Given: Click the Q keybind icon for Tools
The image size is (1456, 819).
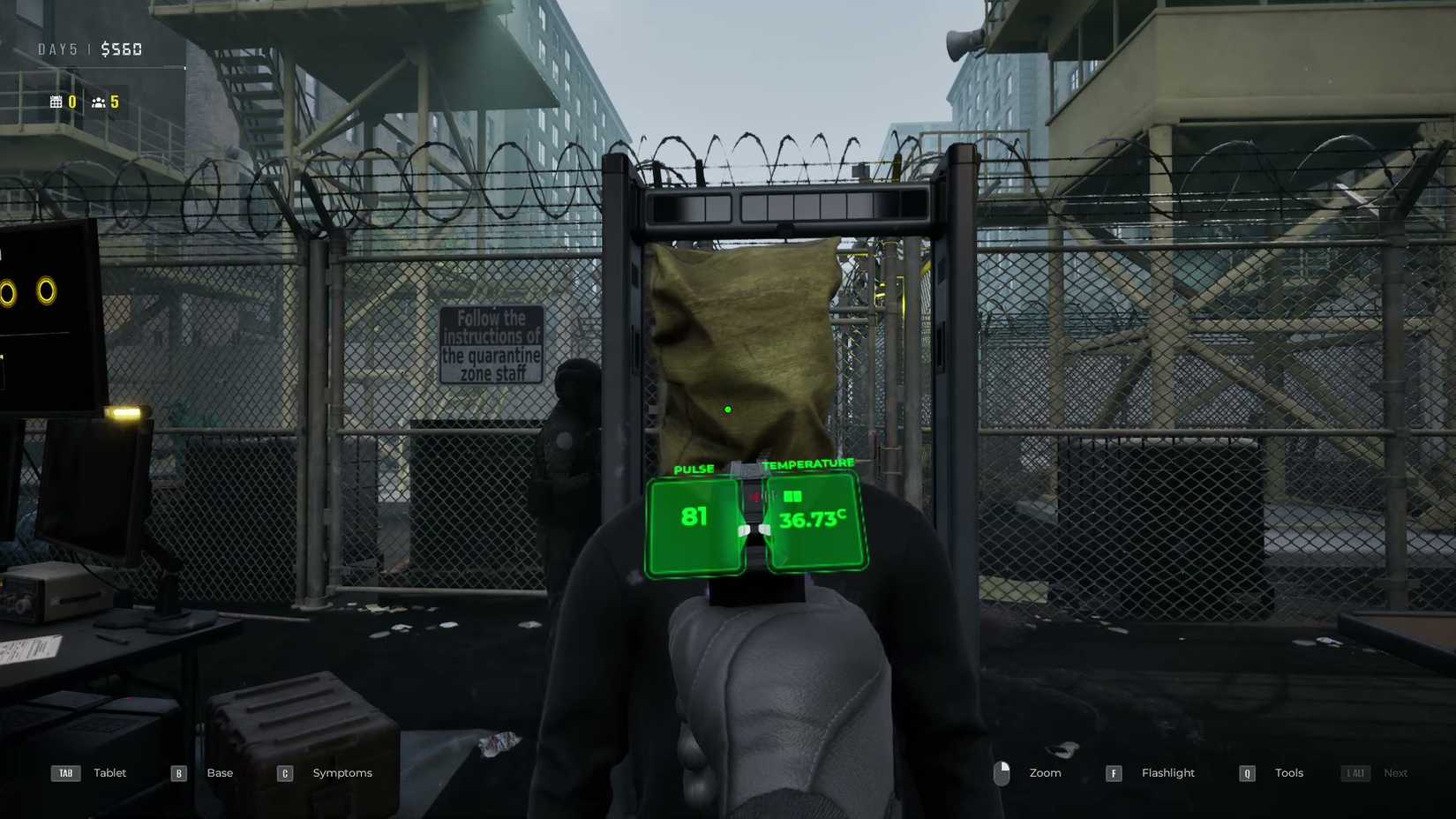Looking at the screenshot, I should point(1247,772).
